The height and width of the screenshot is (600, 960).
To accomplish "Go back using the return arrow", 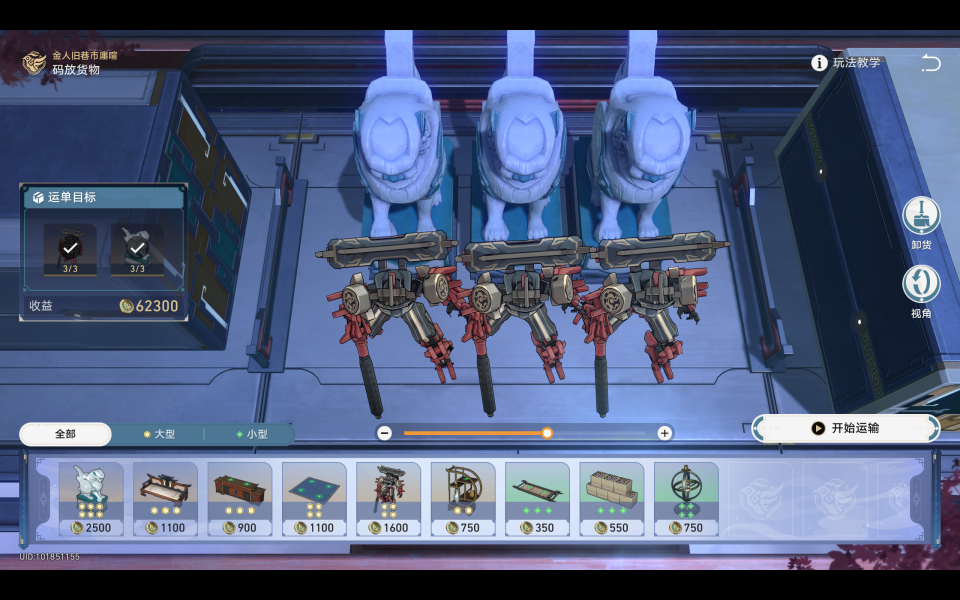I will click(x=931, y=63).
